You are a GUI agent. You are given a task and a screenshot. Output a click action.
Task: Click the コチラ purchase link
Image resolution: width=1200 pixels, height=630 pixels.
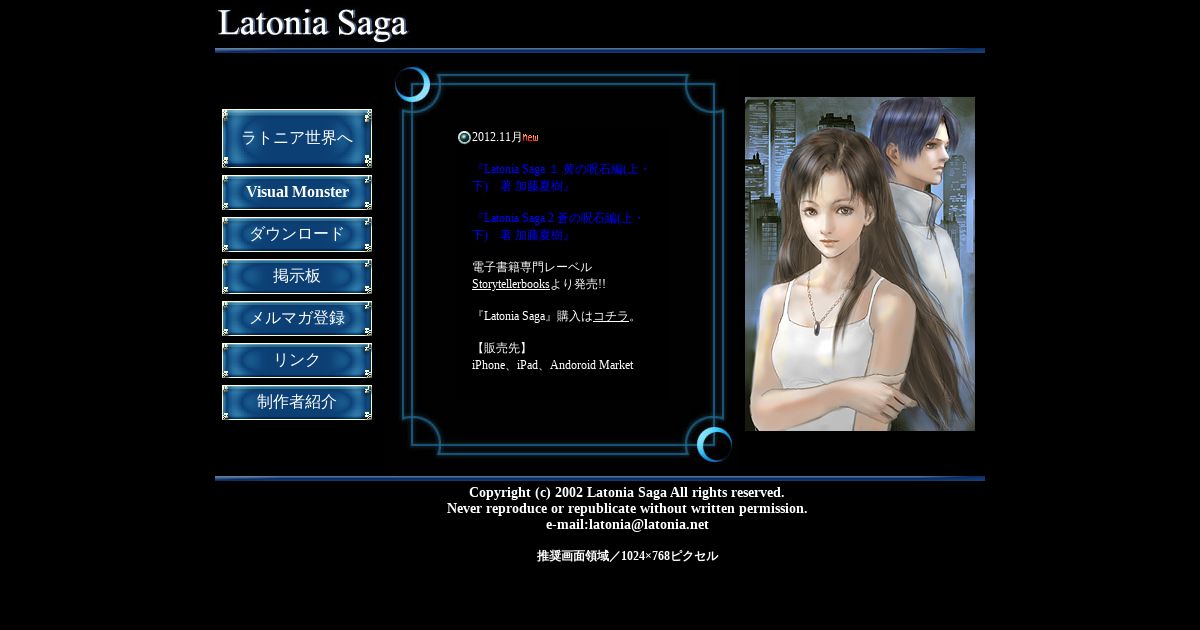(x=611, y=316)
